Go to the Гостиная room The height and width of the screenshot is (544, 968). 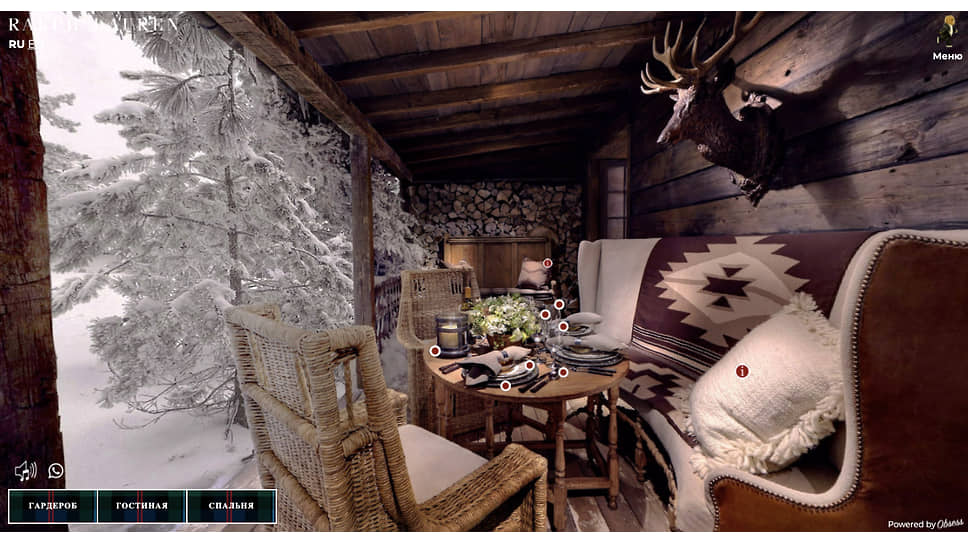click(142, 506)
